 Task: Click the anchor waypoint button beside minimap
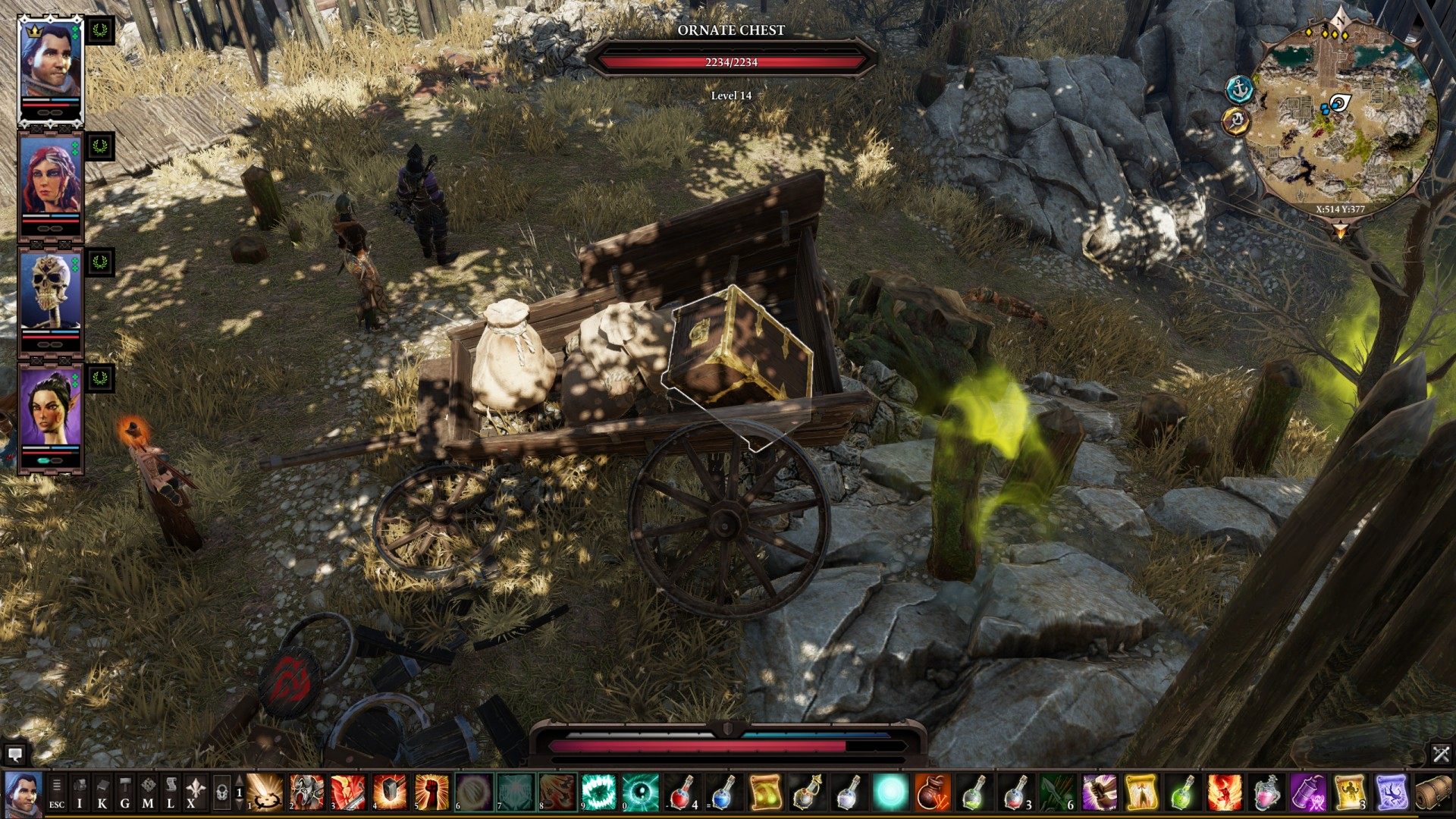tap(1238, 89)
